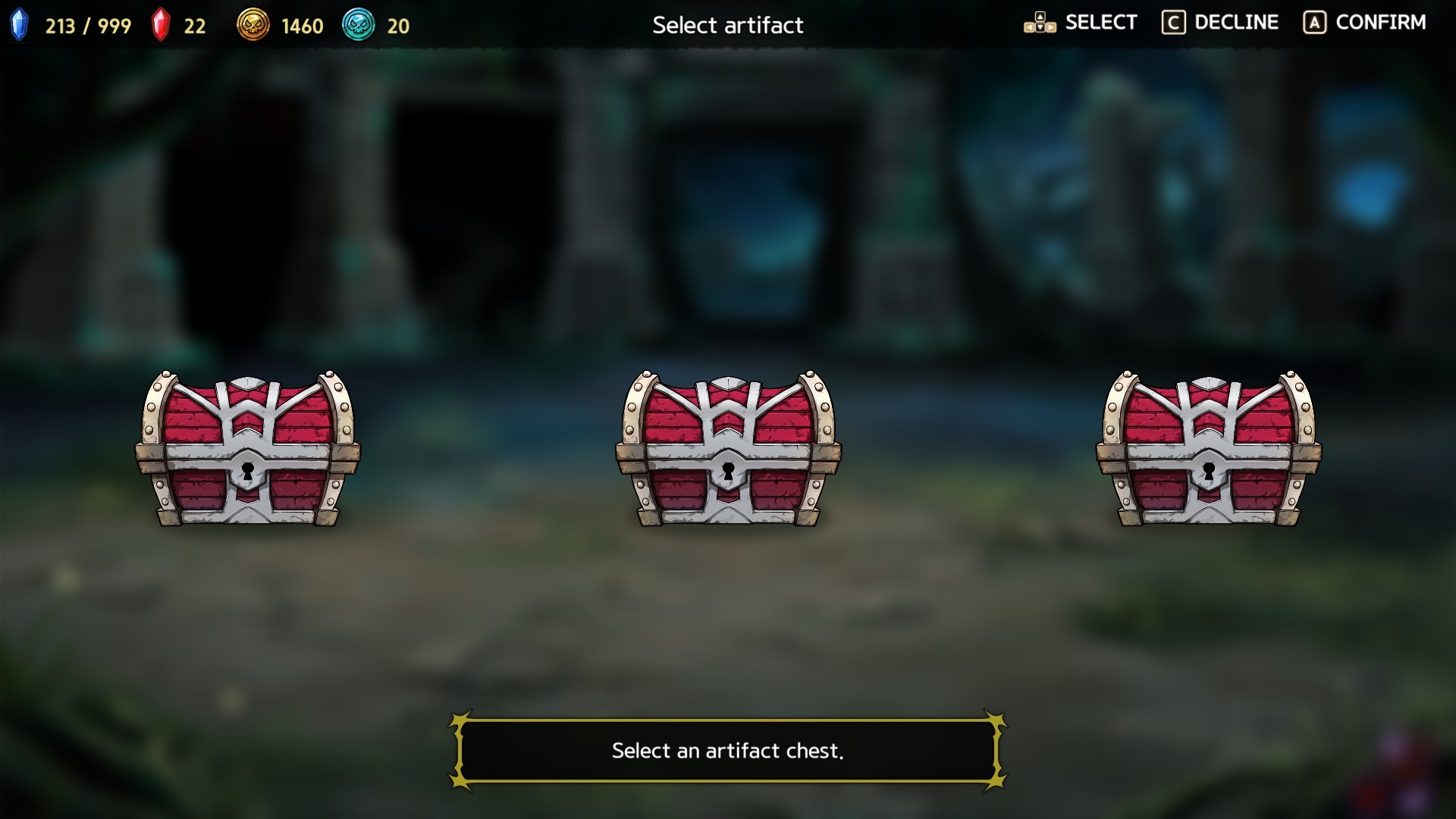1456x819 pixels.
Task: Choose the middle artifact chest
Action: coord(728,449)
